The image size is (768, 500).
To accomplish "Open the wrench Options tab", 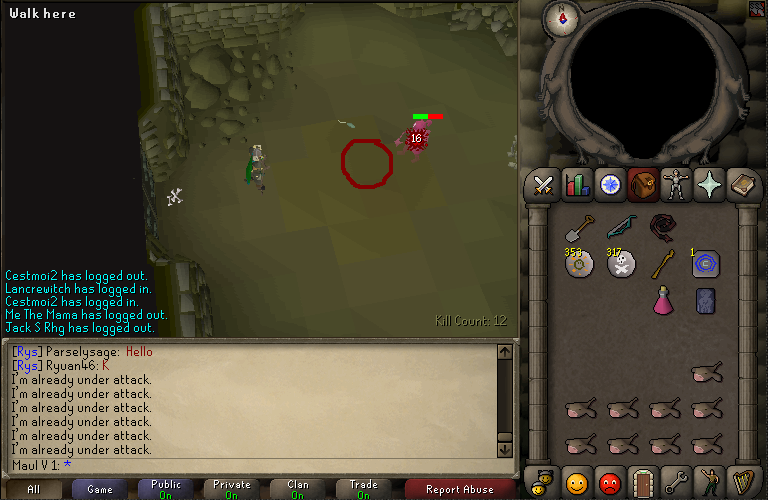I will pyautogui.click(x=677, y=483).
